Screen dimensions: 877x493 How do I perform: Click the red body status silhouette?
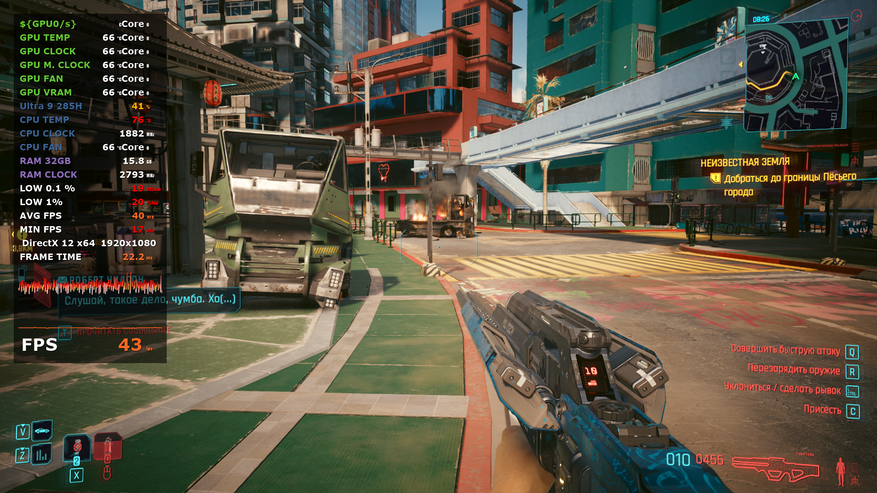840,466
